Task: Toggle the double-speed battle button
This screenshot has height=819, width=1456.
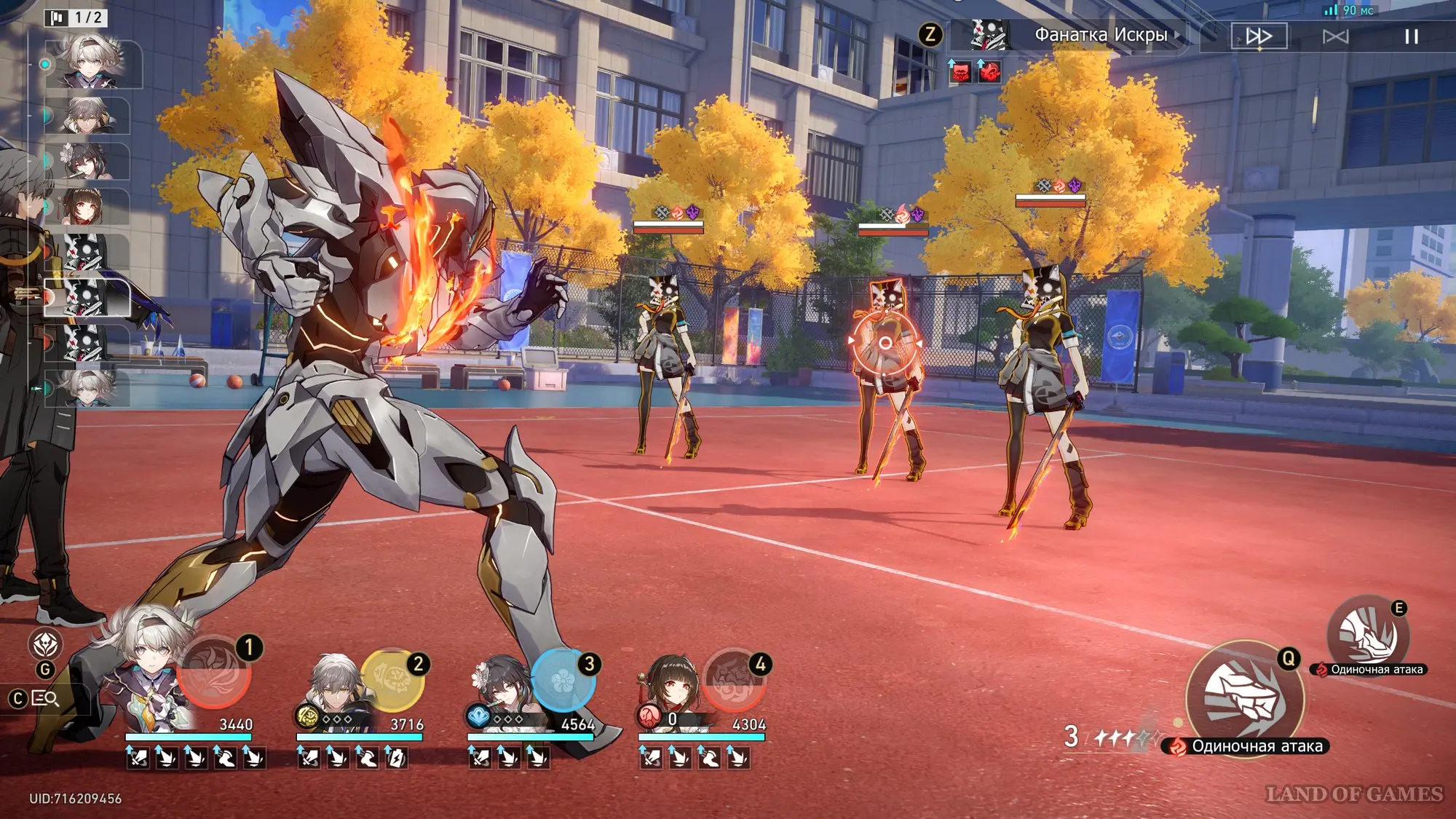Action: point(1259,36)
